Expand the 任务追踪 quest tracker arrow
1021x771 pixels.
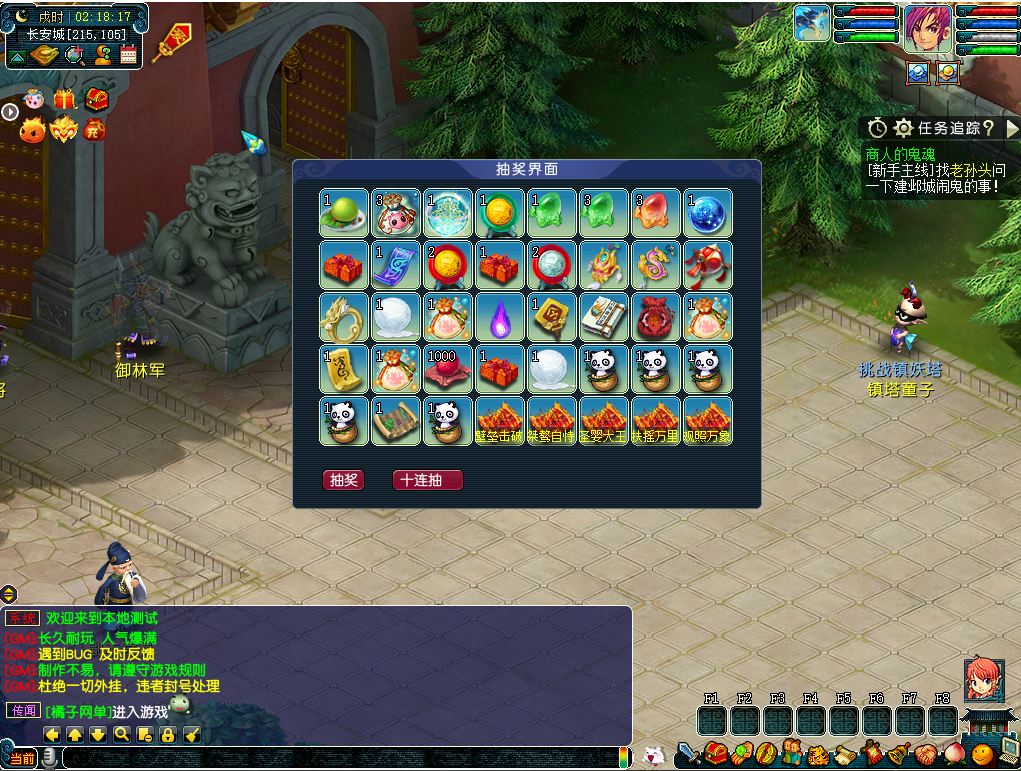(x=1011, y=128)
